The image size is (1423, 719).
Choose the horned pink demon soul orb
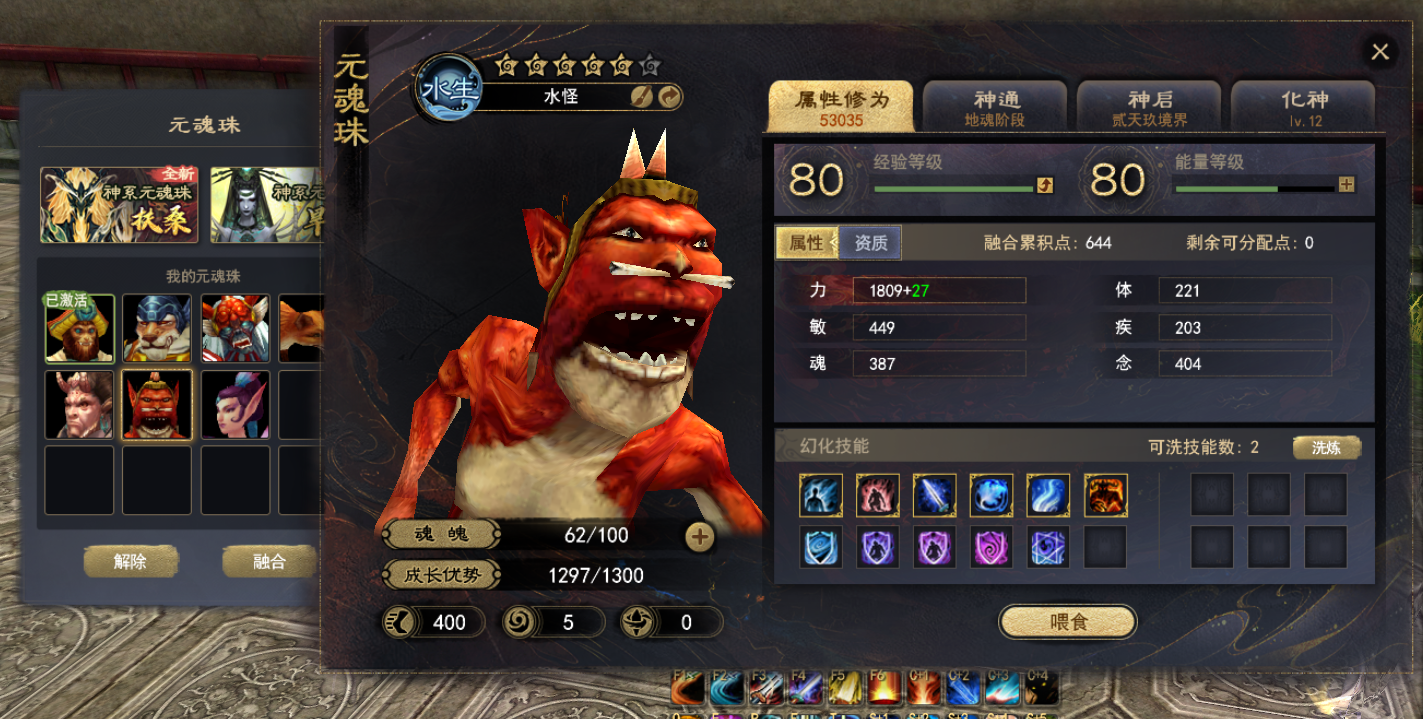[80, 405]
